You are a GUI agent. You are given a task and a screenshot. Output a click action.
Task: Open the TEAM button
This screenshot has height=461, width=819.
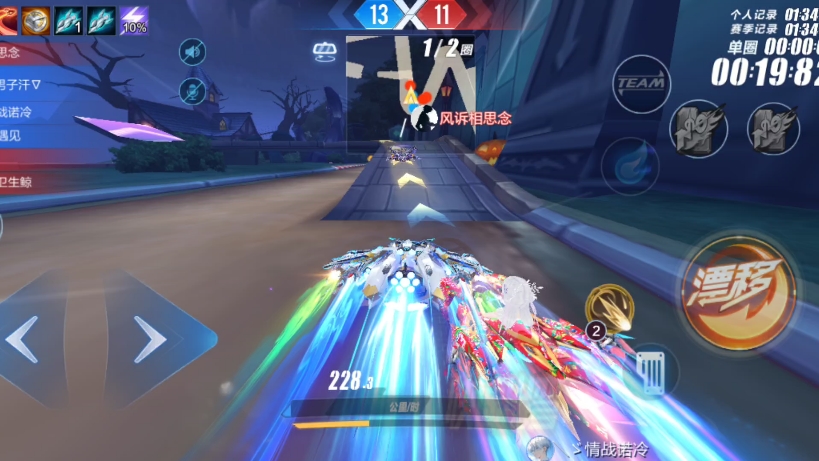coord(641,84)
